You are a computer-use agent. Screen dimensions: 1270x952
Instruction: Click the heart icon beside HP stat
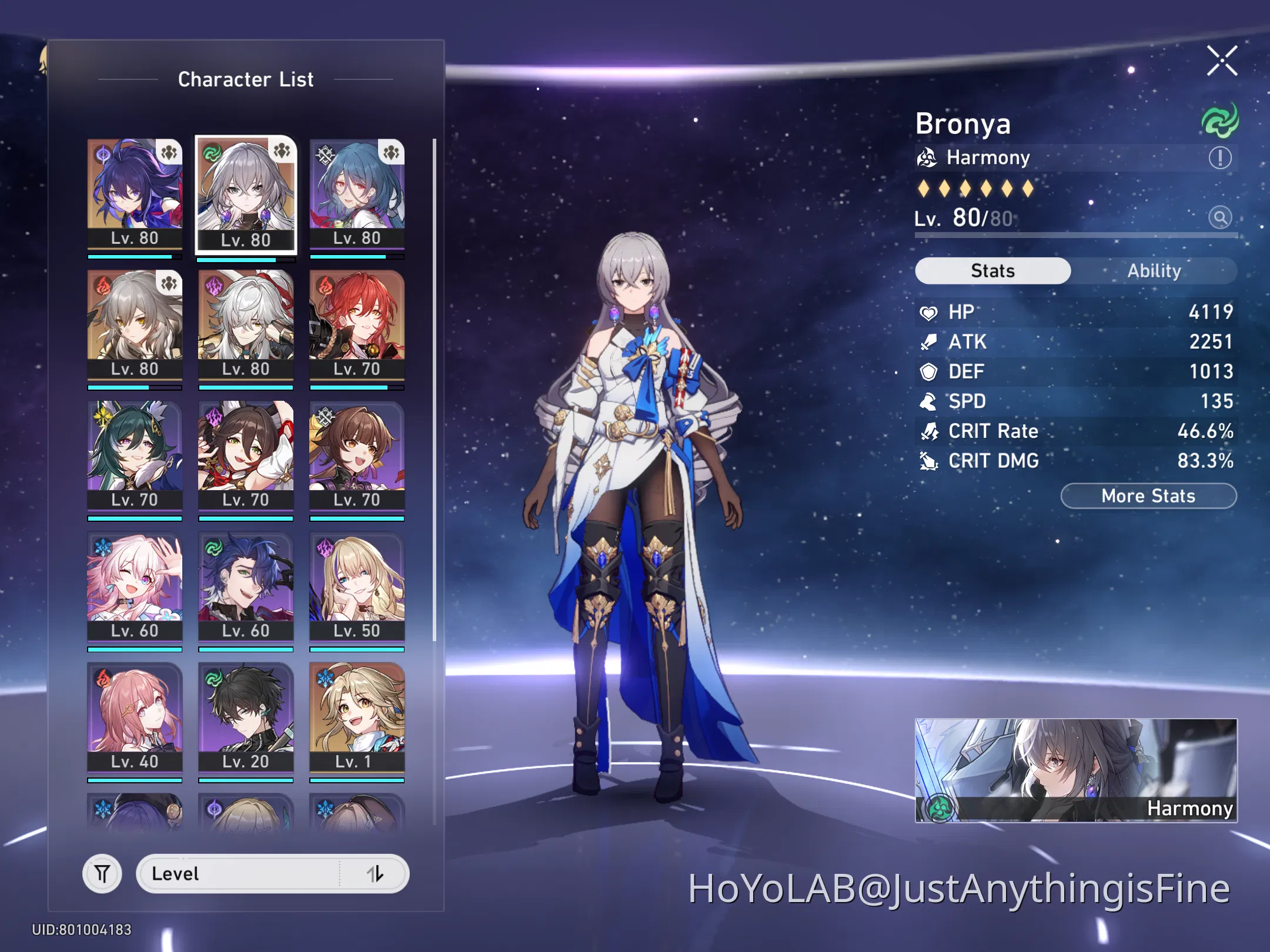click(928, 312)
